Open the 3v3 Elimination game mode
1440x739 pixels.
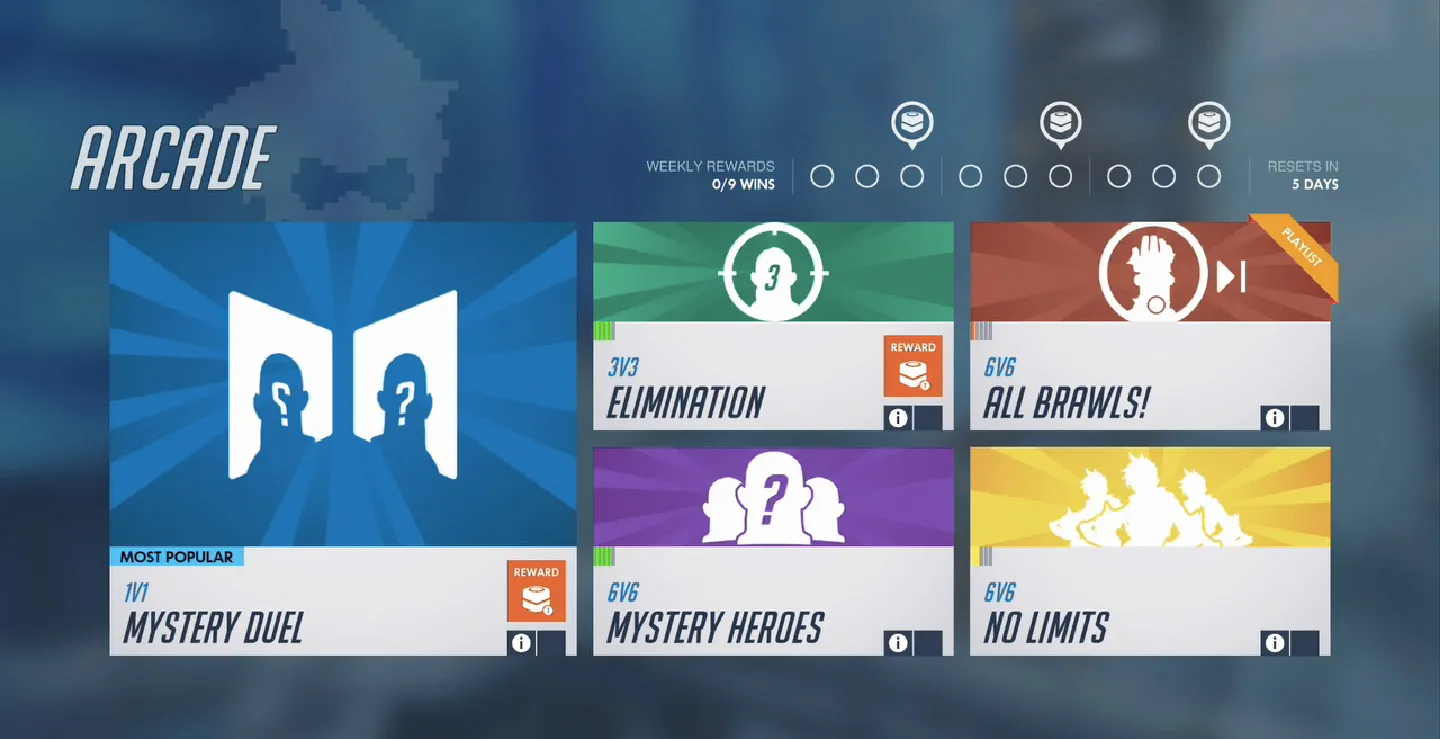[773, 320]
